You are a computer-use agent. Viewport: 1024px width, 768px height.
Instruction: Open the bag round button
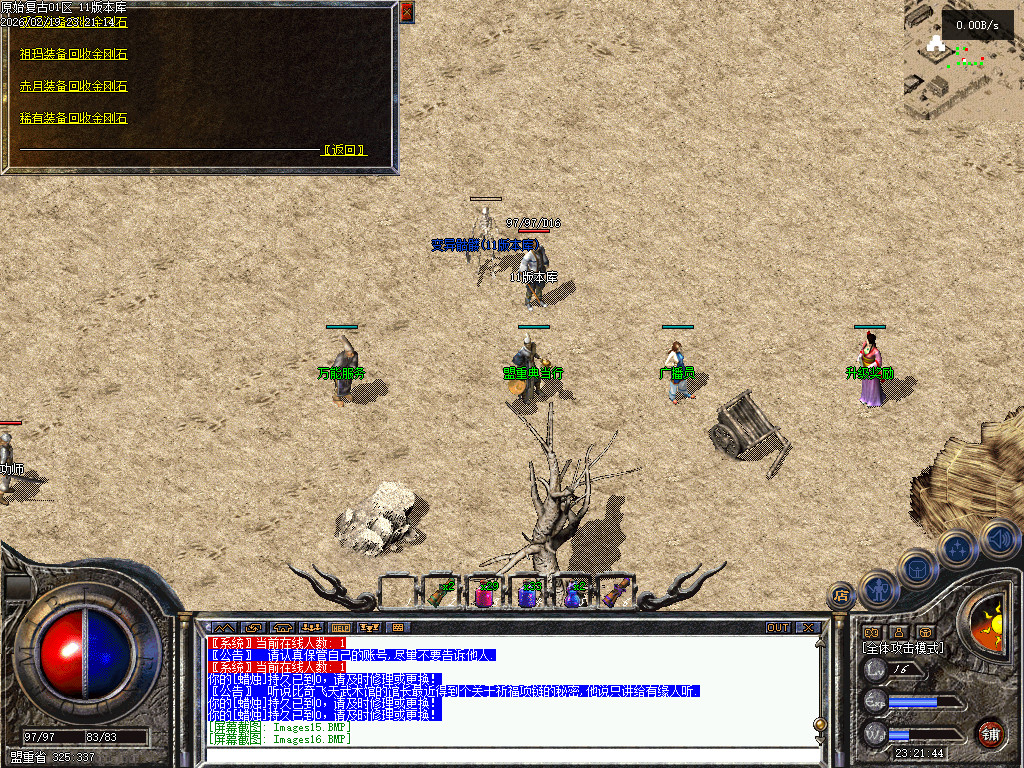(919, 568)
